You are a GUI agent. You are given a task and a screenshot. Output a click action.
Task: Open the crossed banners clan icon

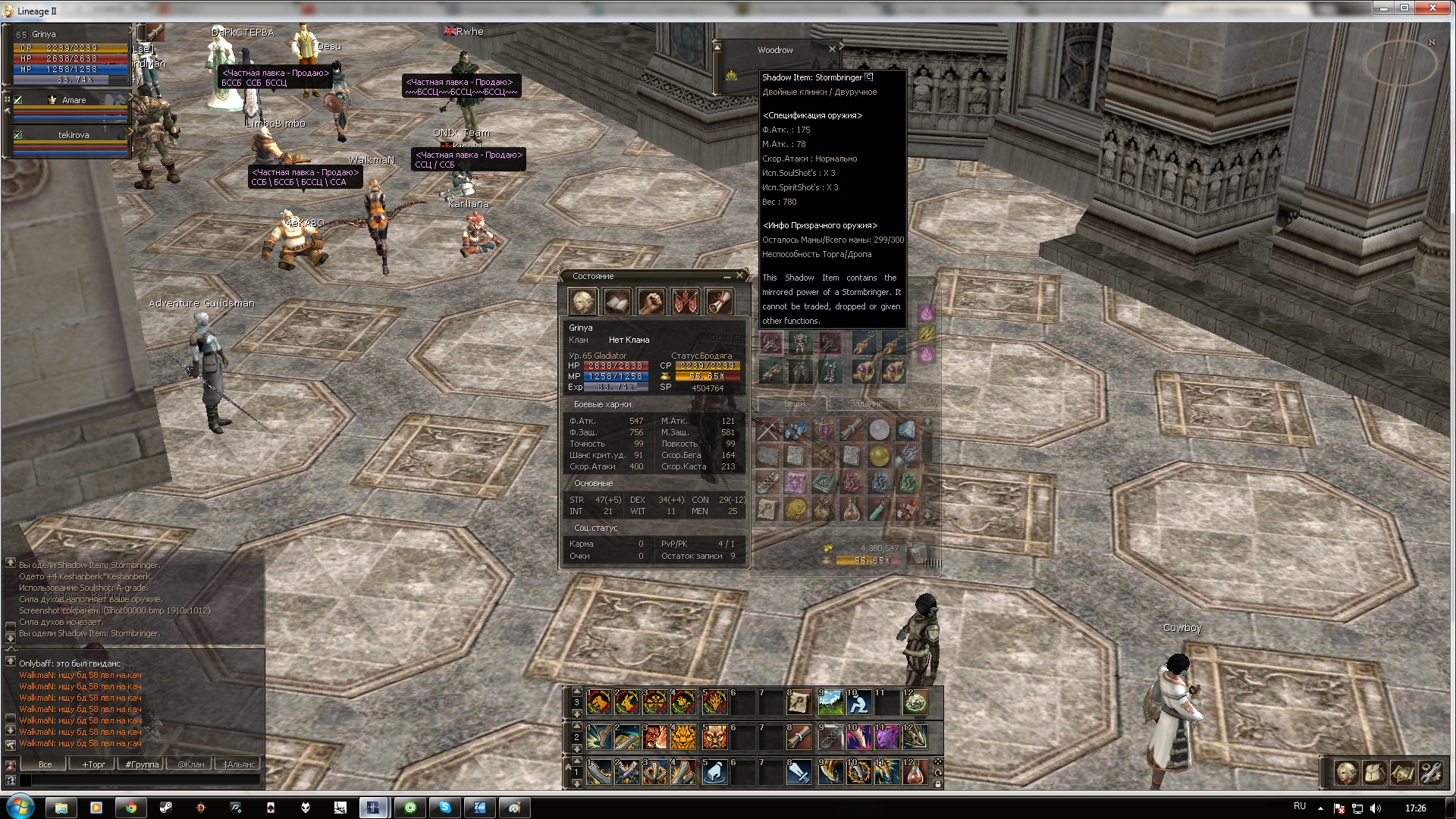click(x=686, y=303)
